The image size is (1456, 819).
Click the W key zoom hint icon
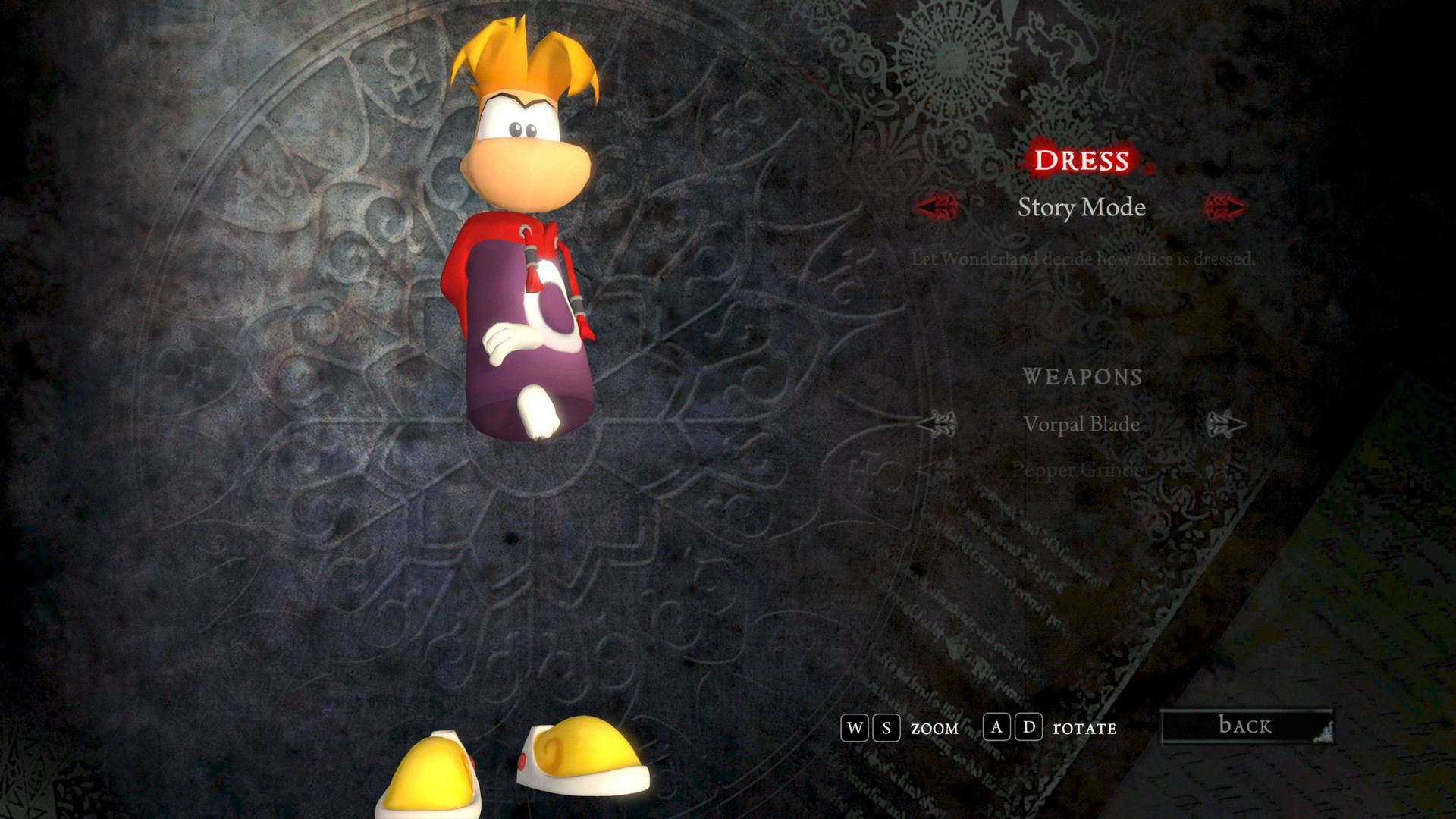[x=856, y=728]
